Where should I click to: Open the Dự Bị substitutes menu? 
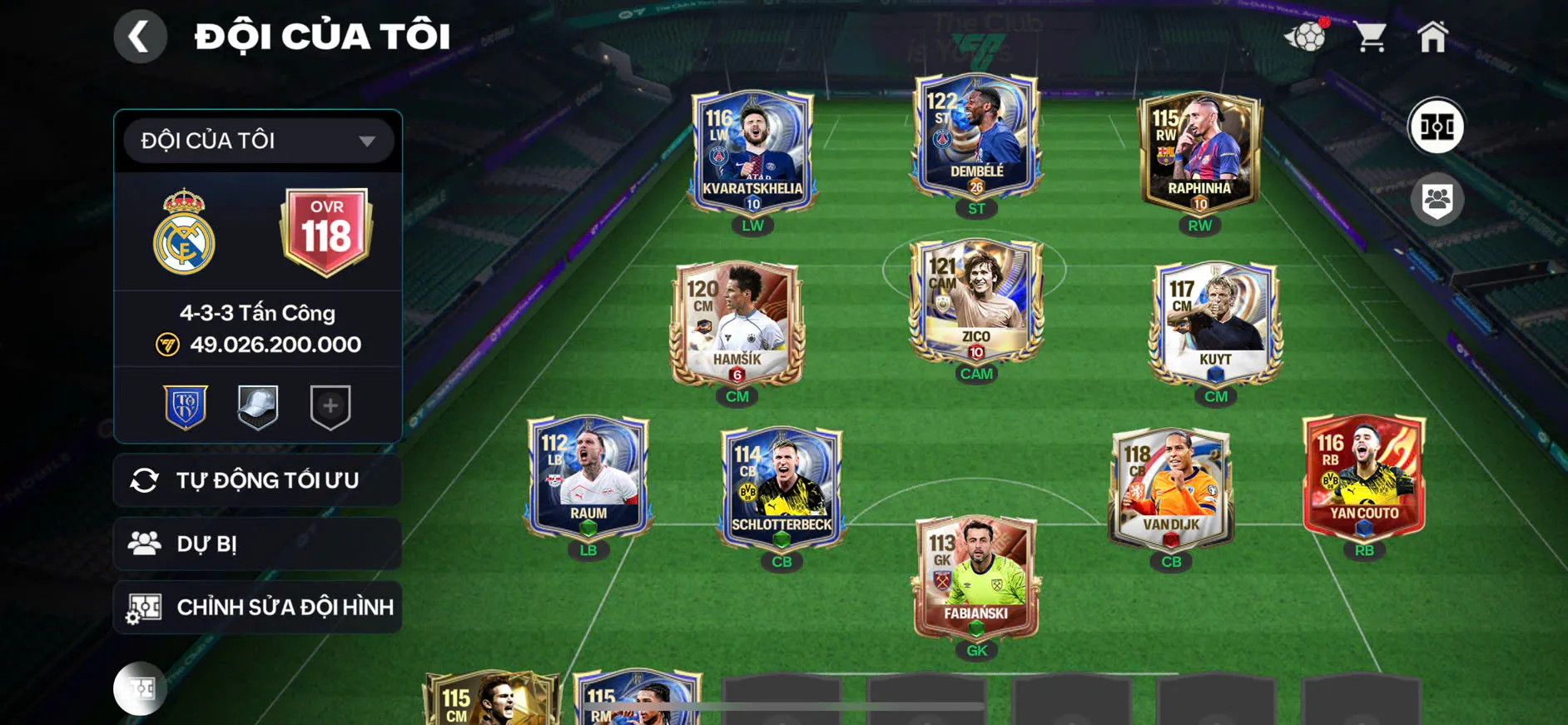[x=258, y=544]
